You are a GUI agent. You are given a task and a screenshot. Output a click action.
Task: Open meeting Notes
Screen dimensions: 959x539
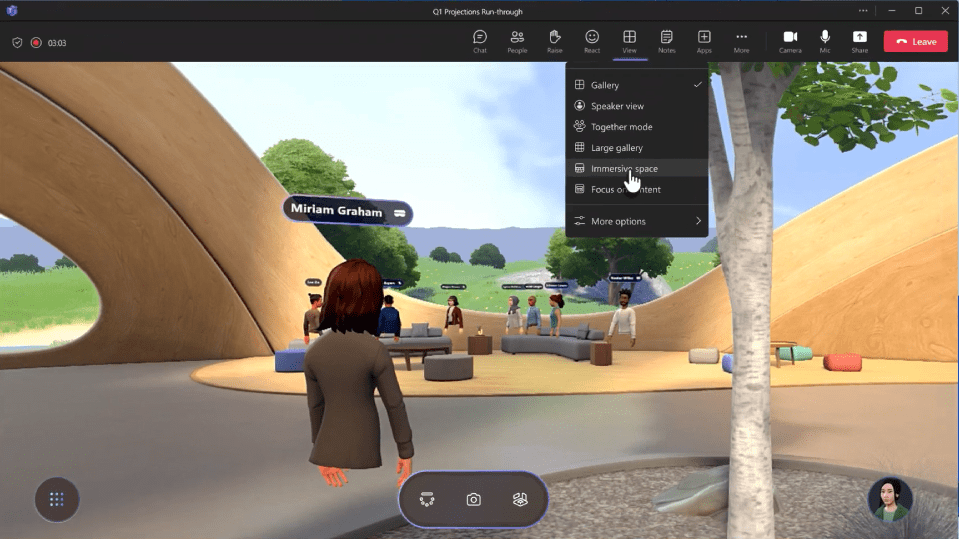667,41
